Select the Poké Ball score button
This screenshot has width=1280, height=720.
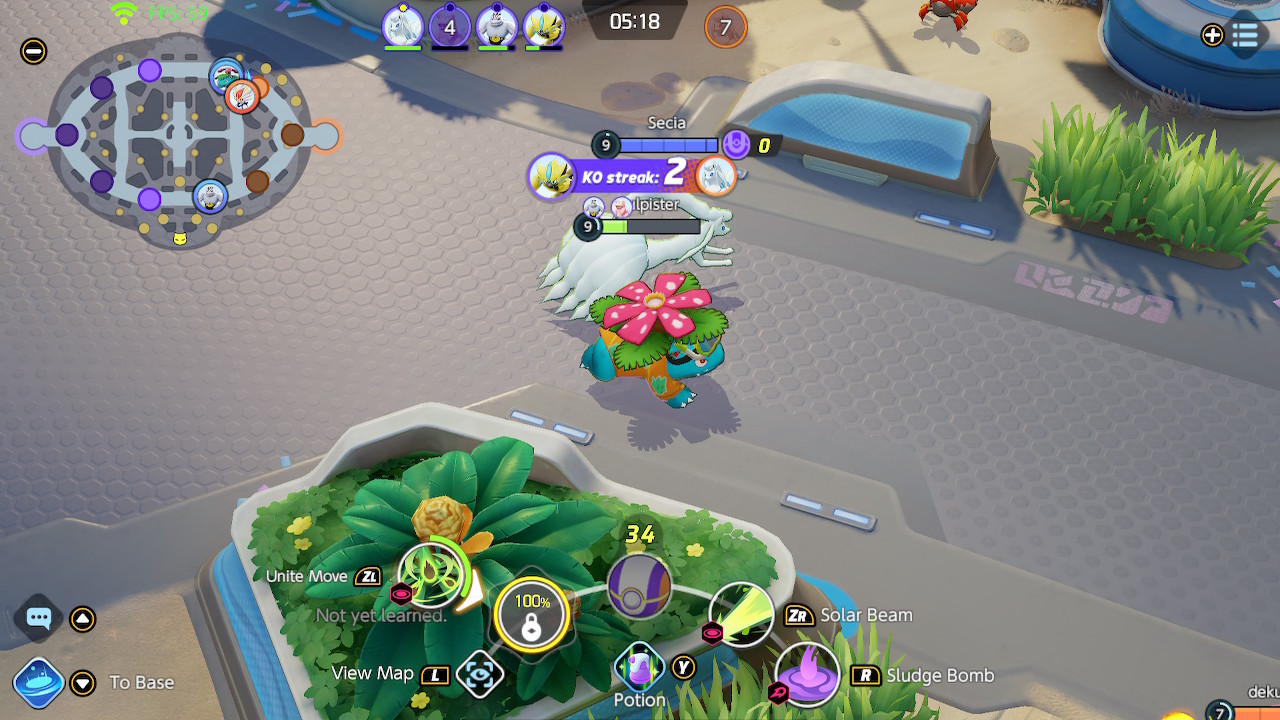point(639,583)
